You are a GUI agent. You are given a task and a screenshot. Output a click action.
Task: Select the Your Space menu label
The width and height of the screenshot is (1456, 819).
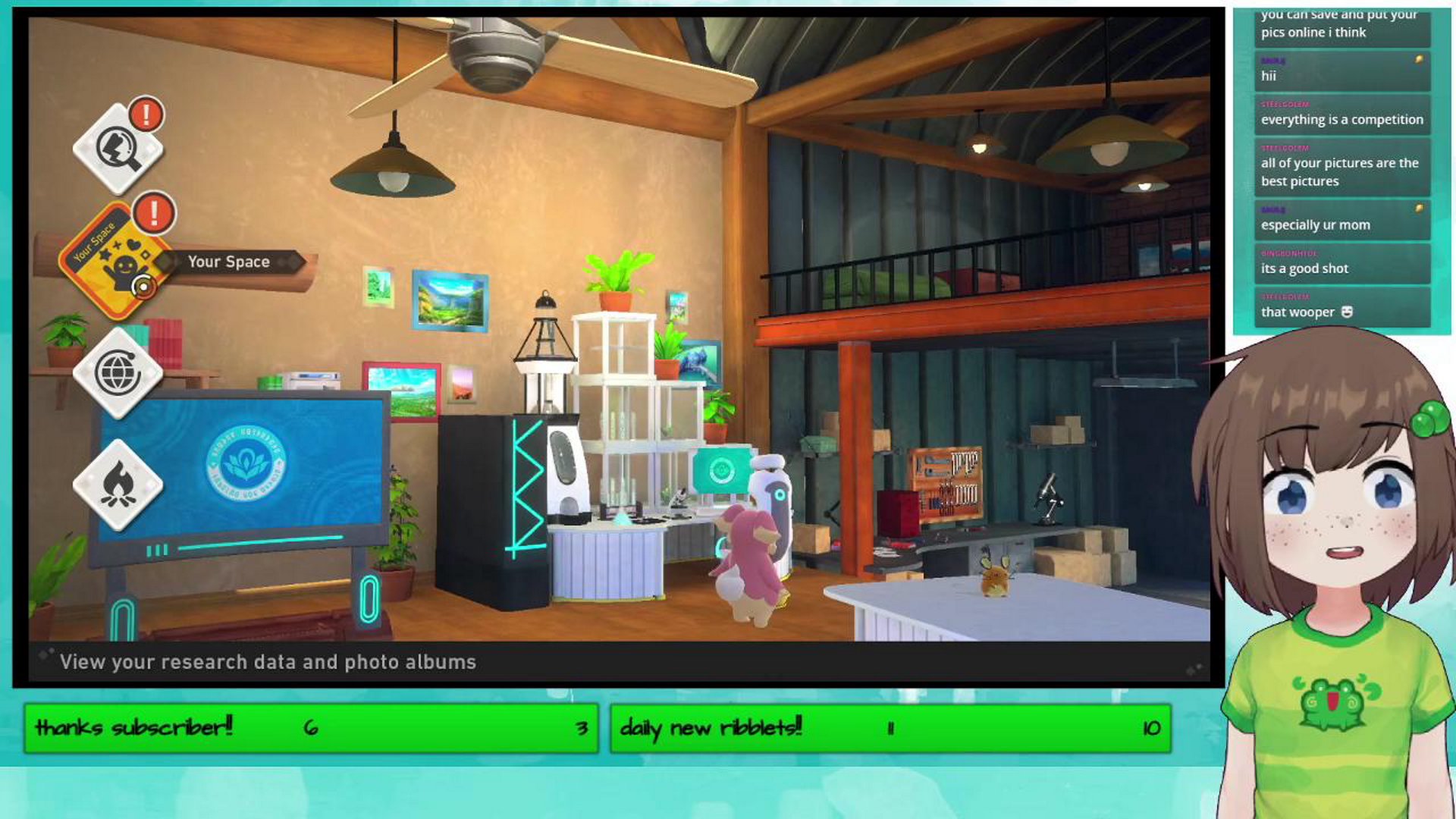[229, 262]
